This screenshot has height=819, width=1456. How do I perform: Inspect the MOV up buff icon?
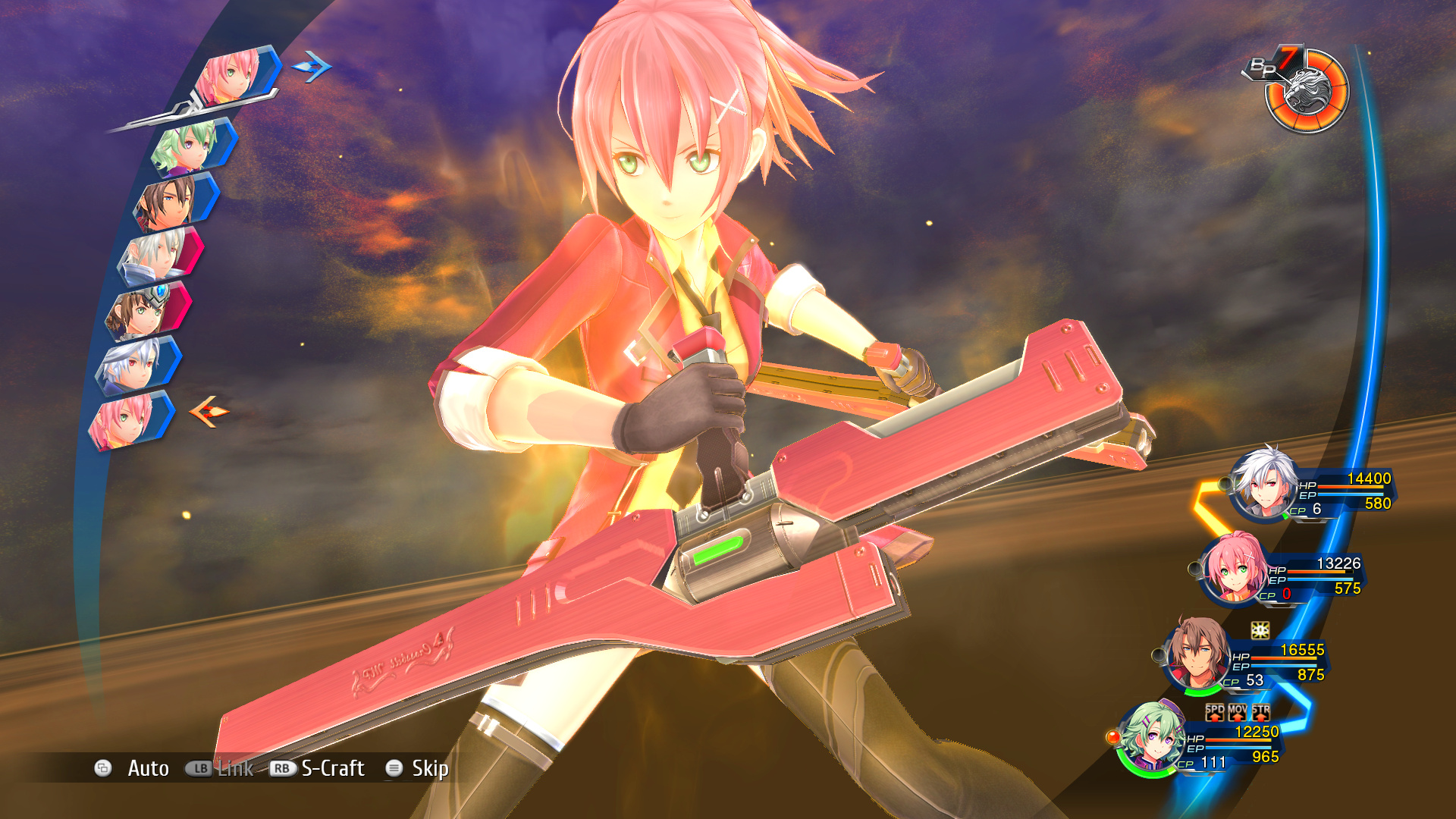point(1238,711)
